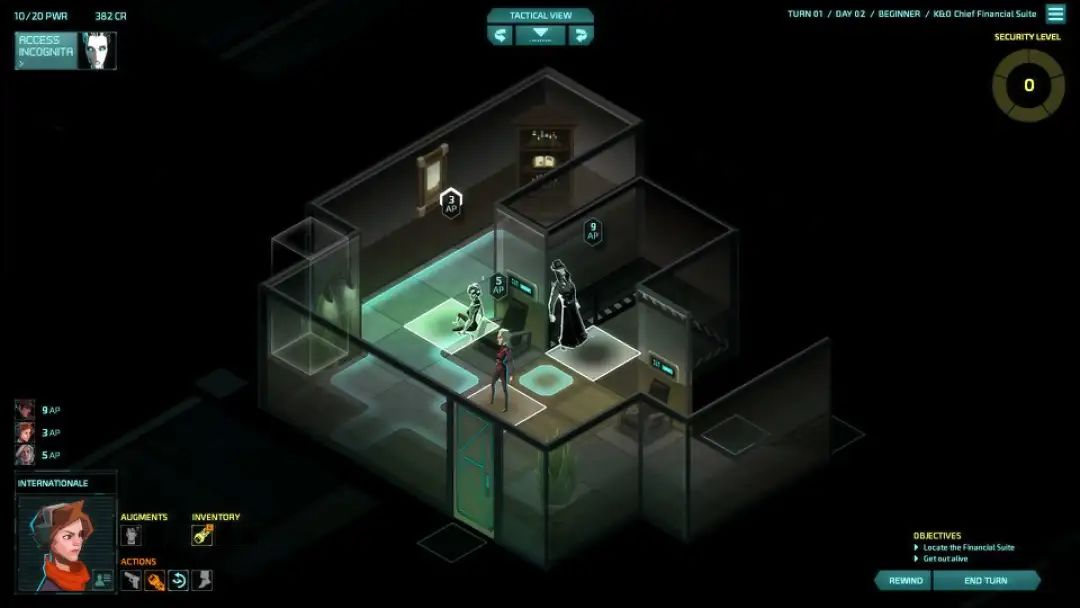Use the orange melee action icon
The image size is (1080, 608).
click(155, 580)
